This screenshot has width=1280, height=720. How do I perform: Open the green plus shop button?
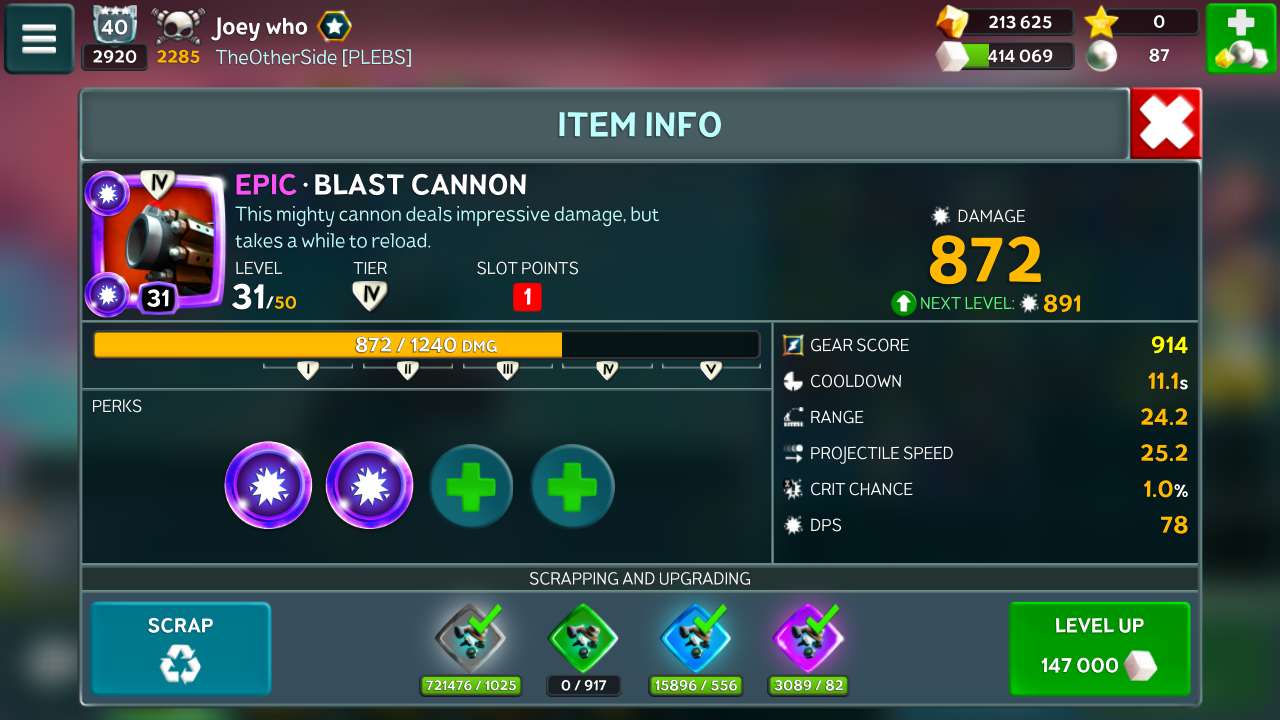[x=1240, y=39]
